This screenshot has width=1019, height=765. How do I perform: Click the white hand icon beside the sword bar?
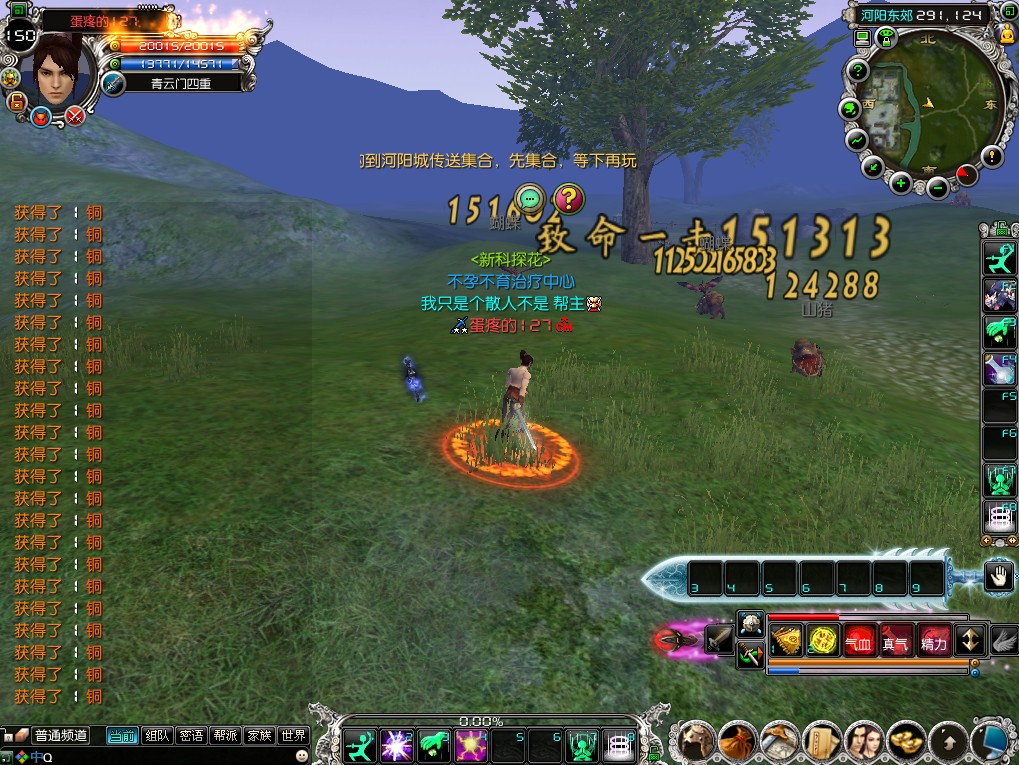tap(997, 575)
